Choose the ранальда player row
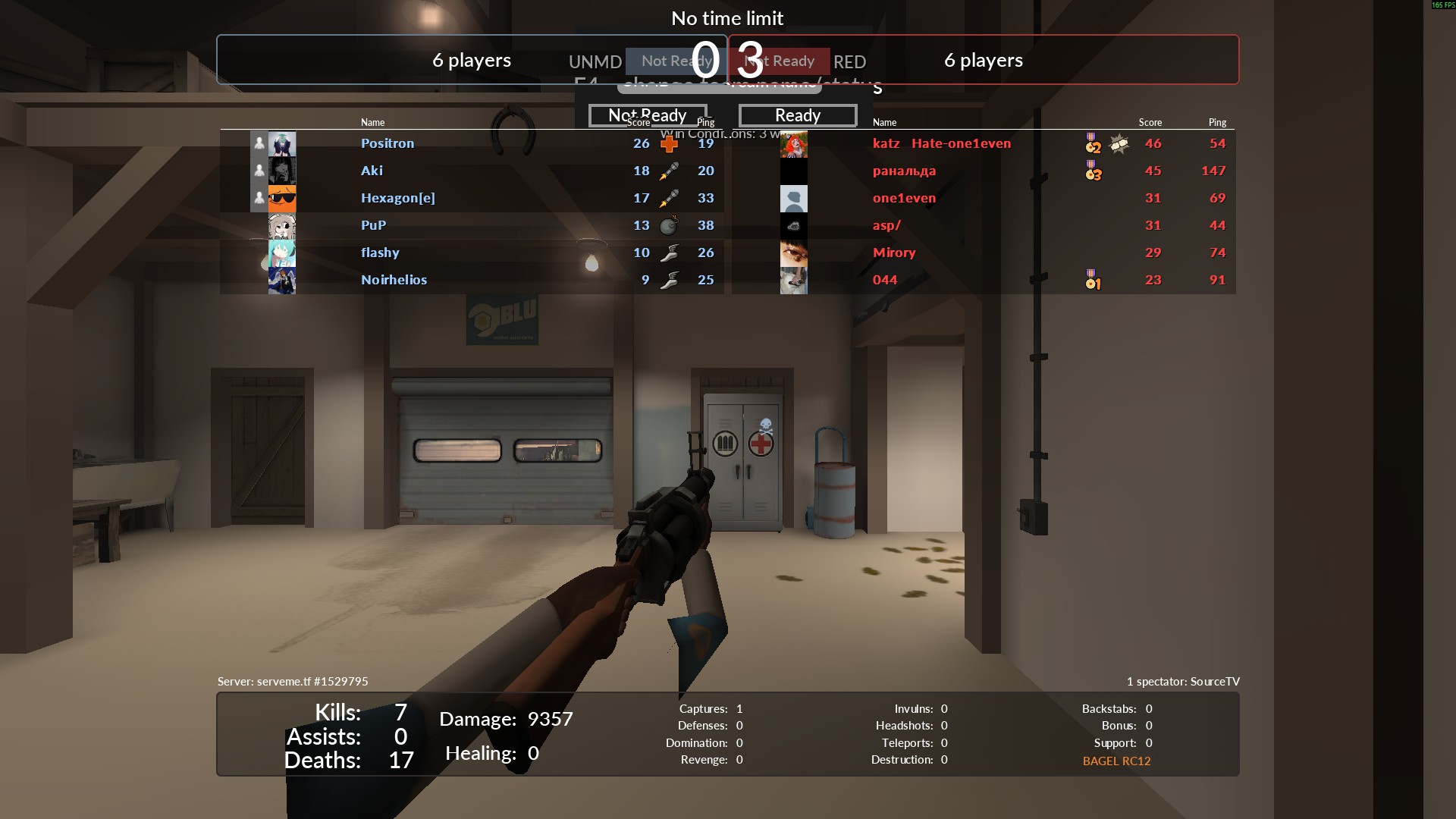The width and height of the screenshot is (1456, 819). coord(904,171)
